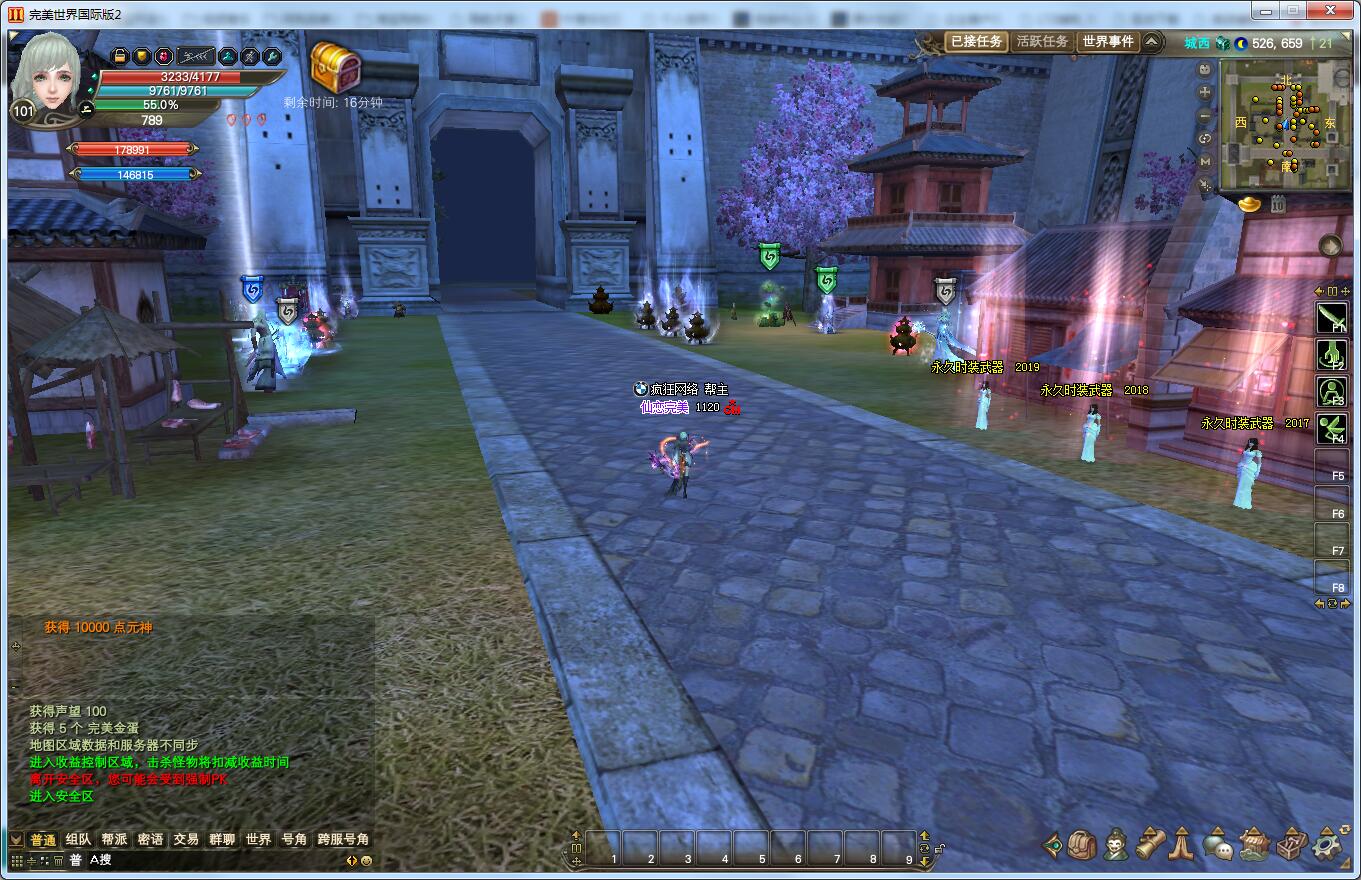Open the golden treasure chest reward icon

(335, 66)
